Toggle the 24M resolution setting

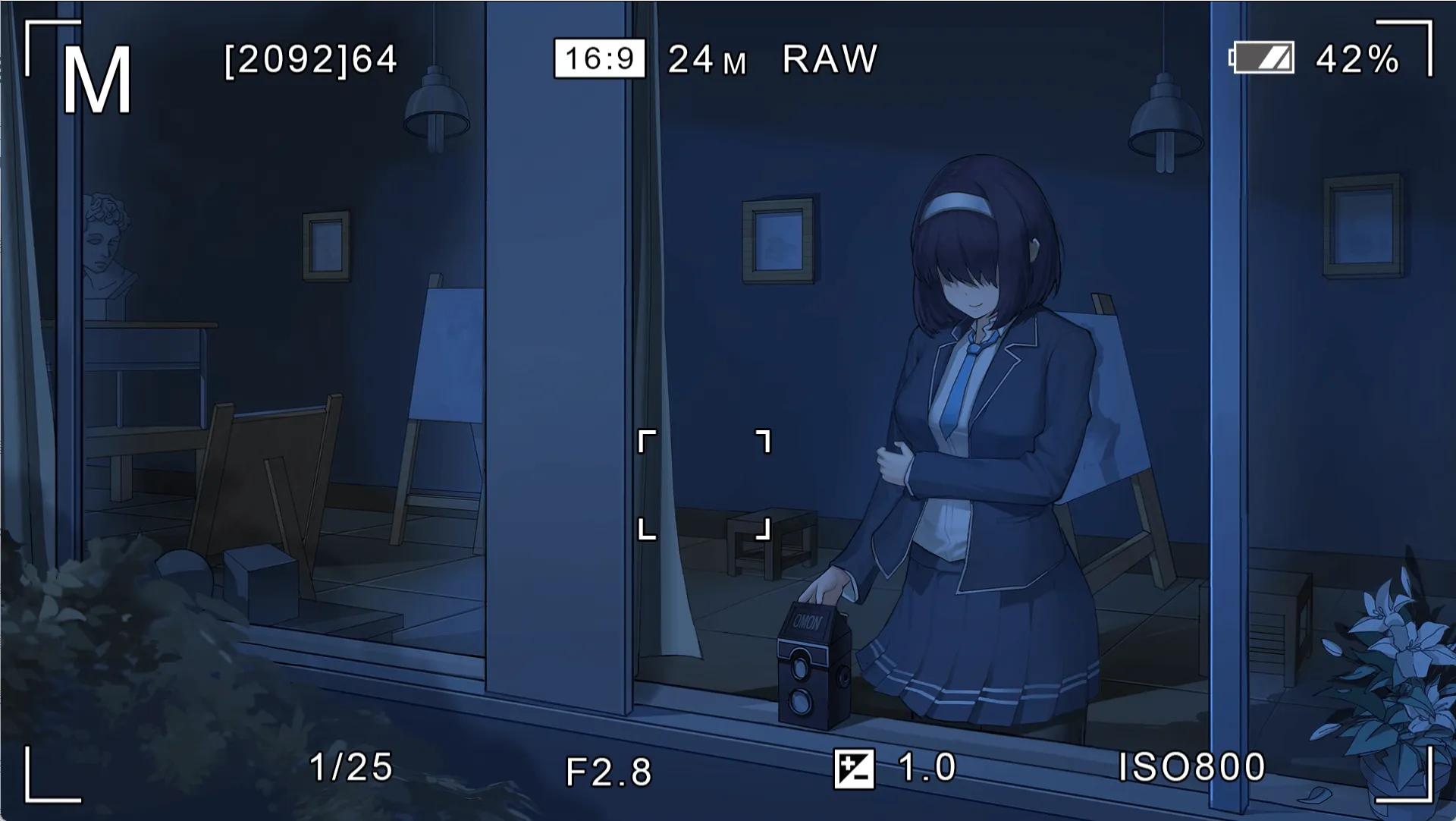pyautogui.click(x=705, y=61)
